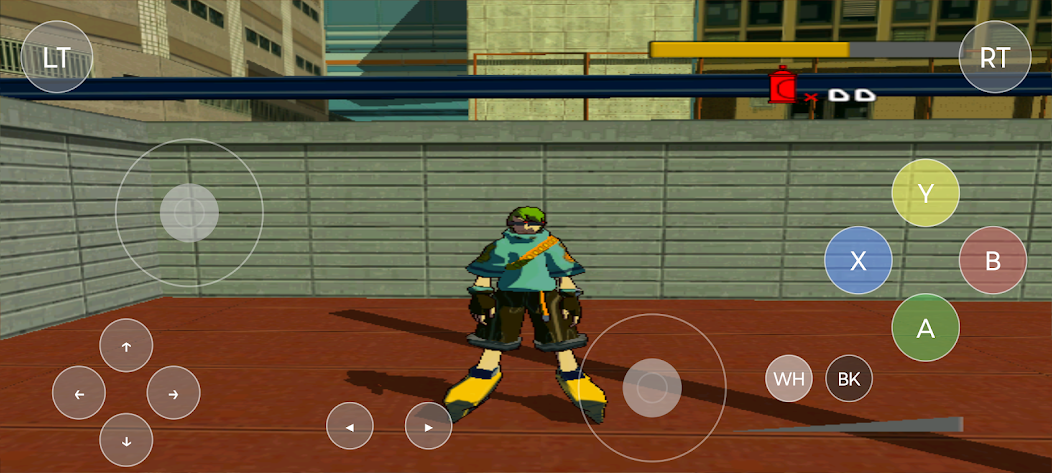Touch the left analog stick thumb

(x=189, y=212)
